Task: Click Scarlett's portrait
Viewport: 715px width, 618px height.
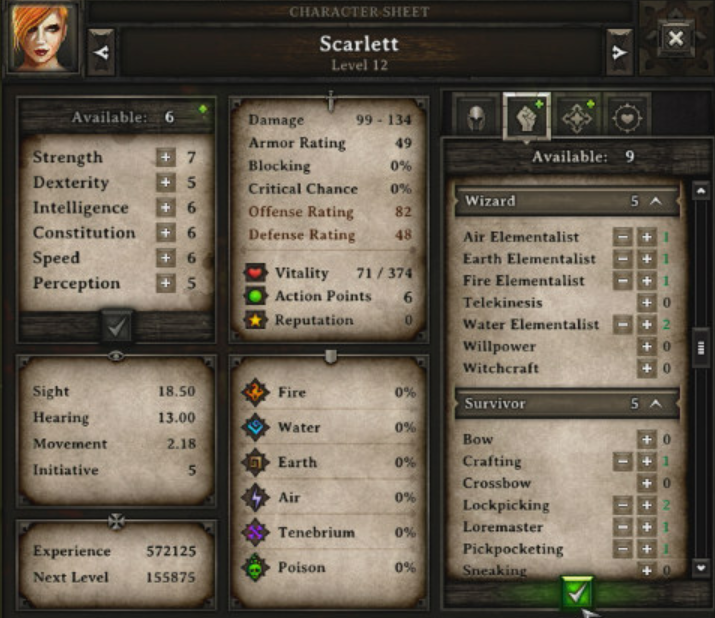Action: click(x=43, y=40)
